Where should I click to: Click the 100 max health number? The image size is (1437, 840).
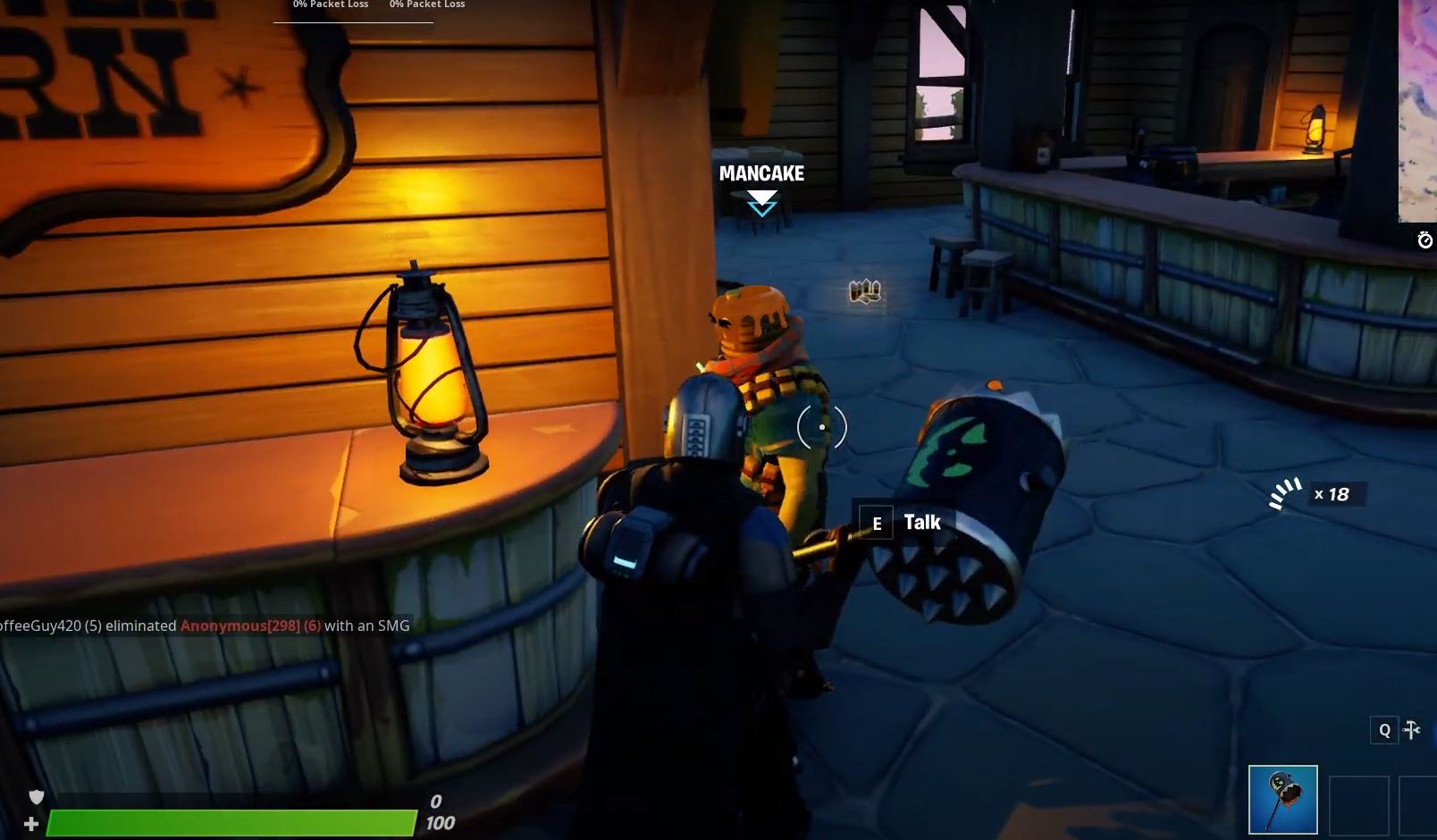[439, 821]
